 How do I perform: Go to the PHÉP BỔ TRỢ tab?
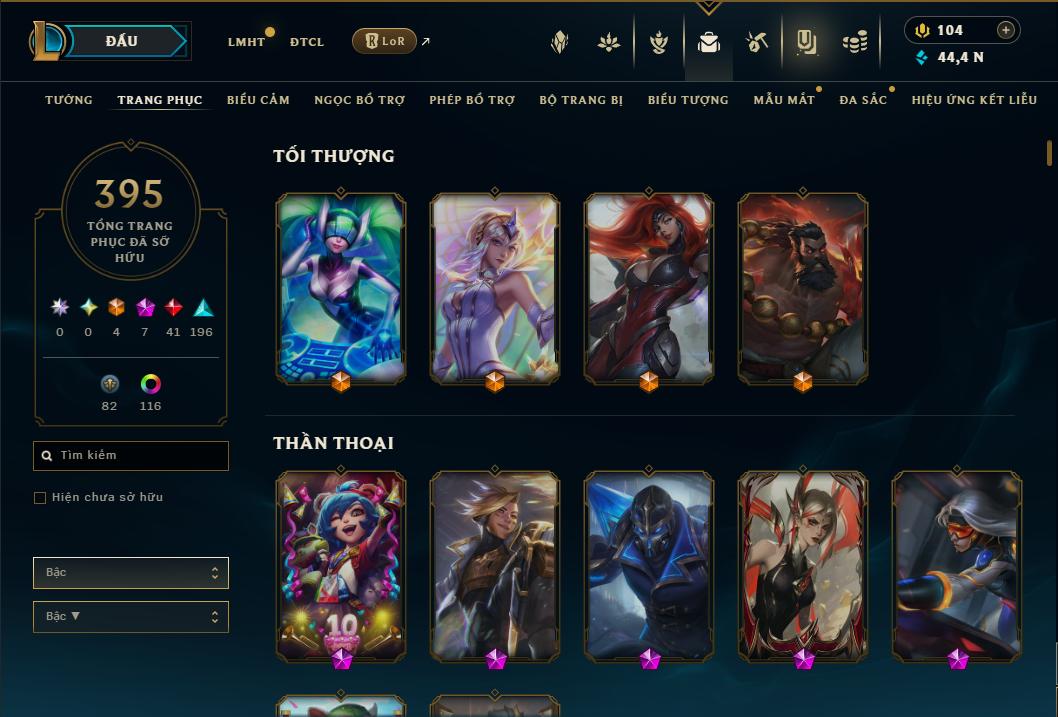[472, 100]
